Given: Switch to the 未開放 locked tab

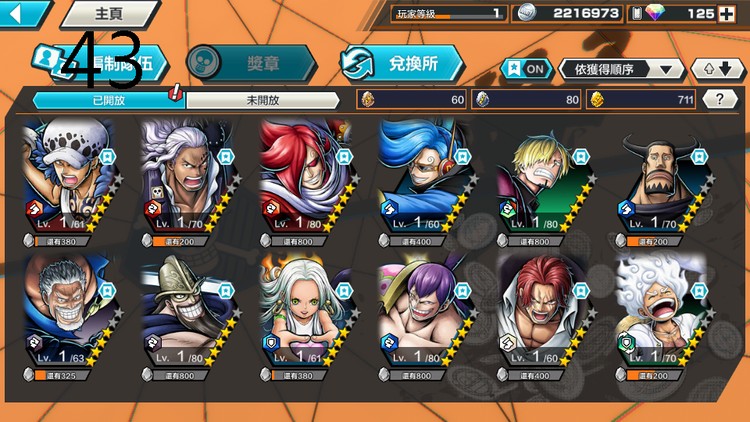Looking at the screenshot, I should 263,100.
